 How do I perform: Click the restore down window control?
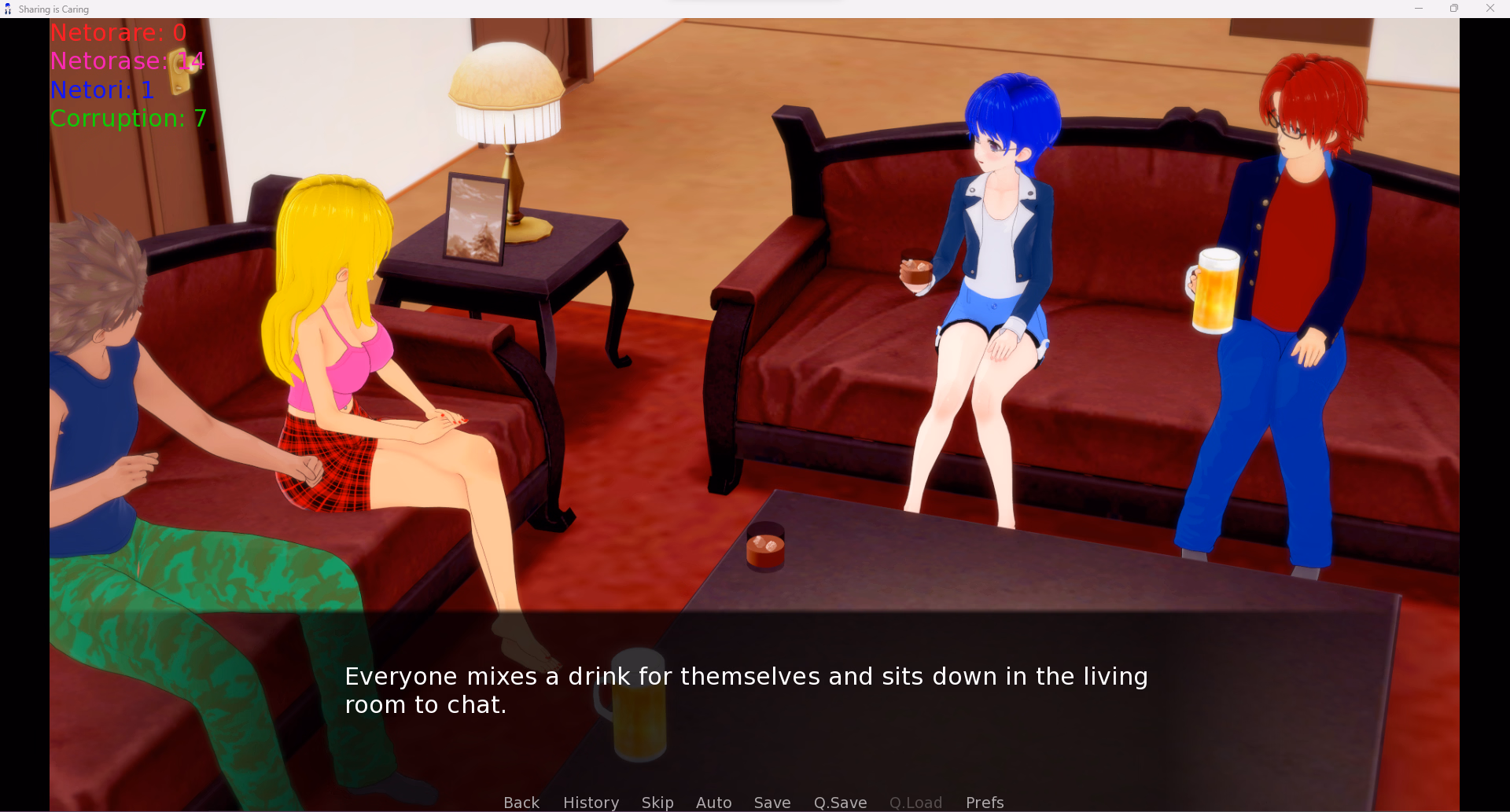point(1454,9)
